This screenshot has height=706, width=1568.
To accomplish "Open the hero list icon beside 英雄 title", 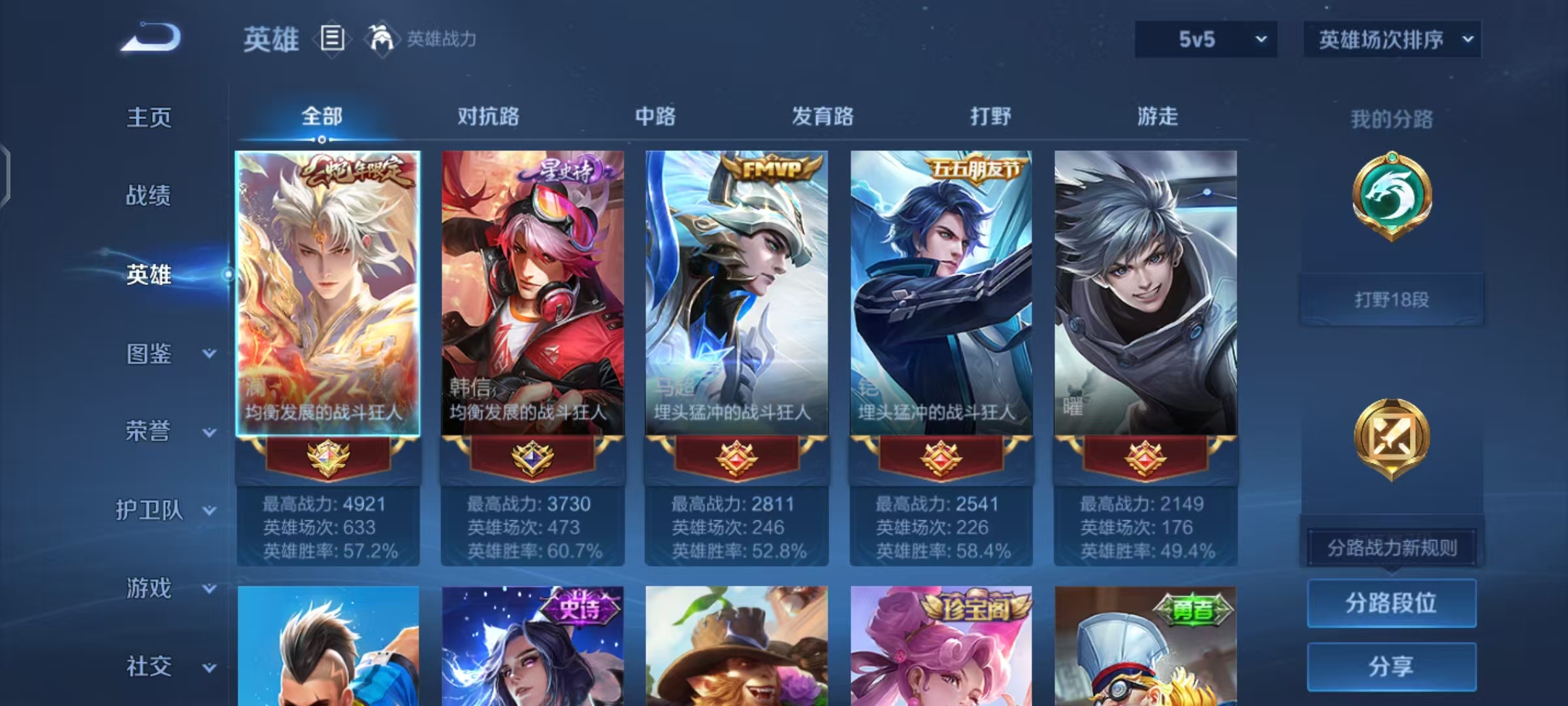I will coord(332,39).
